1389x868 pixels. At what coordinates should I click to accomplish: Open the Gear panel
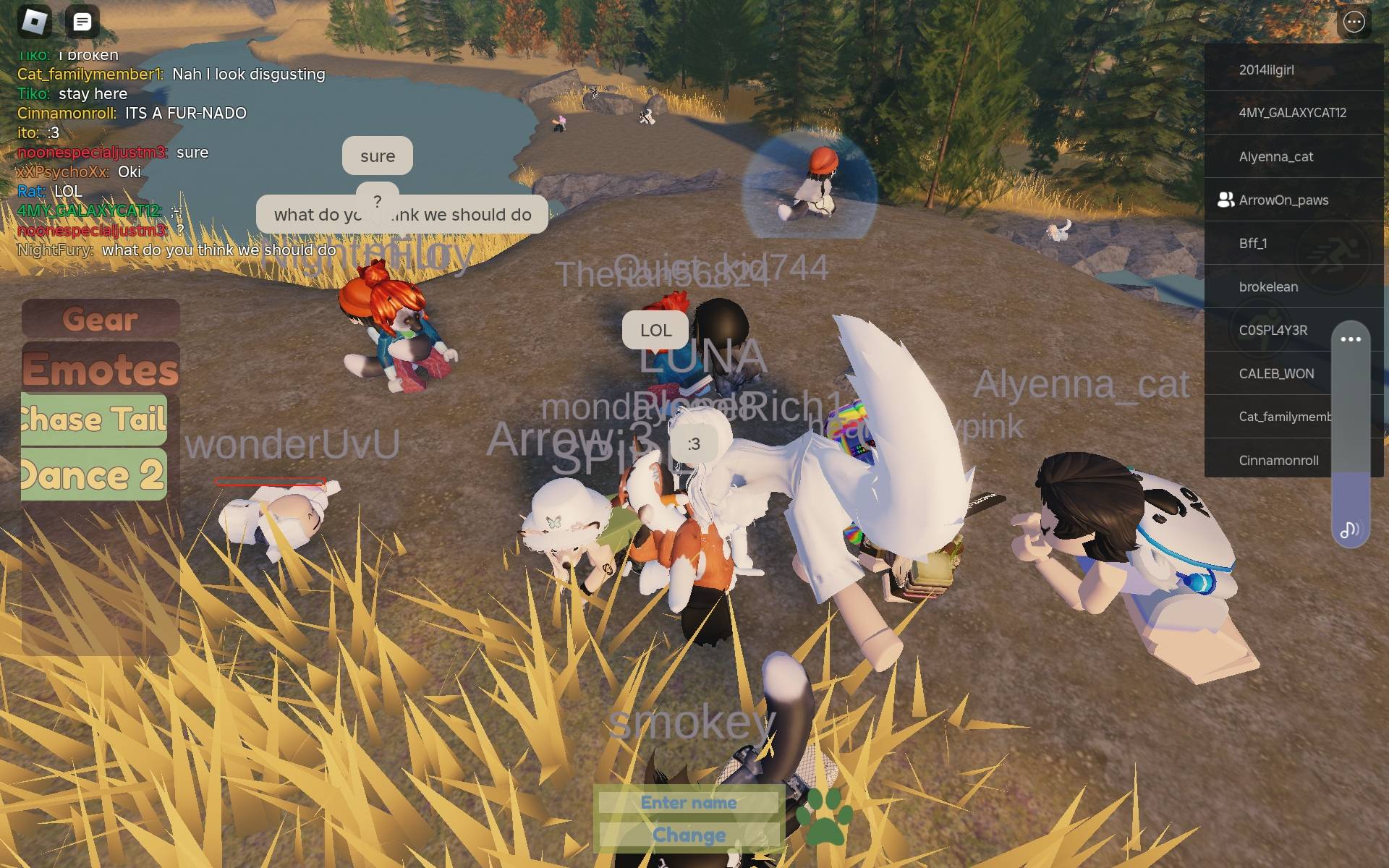[x=101, y=318]
